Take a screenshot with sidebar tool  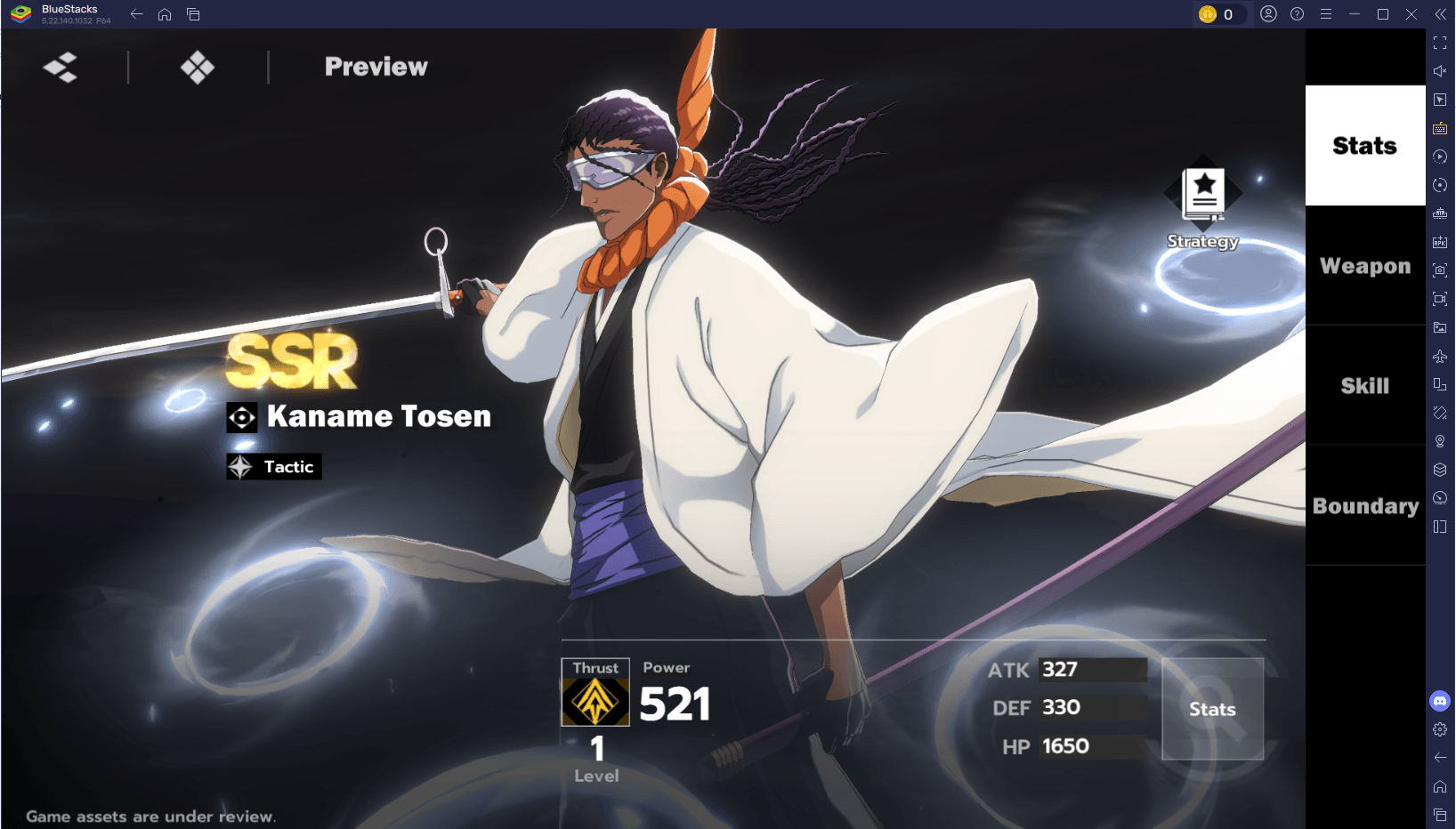click(1440, 270)
